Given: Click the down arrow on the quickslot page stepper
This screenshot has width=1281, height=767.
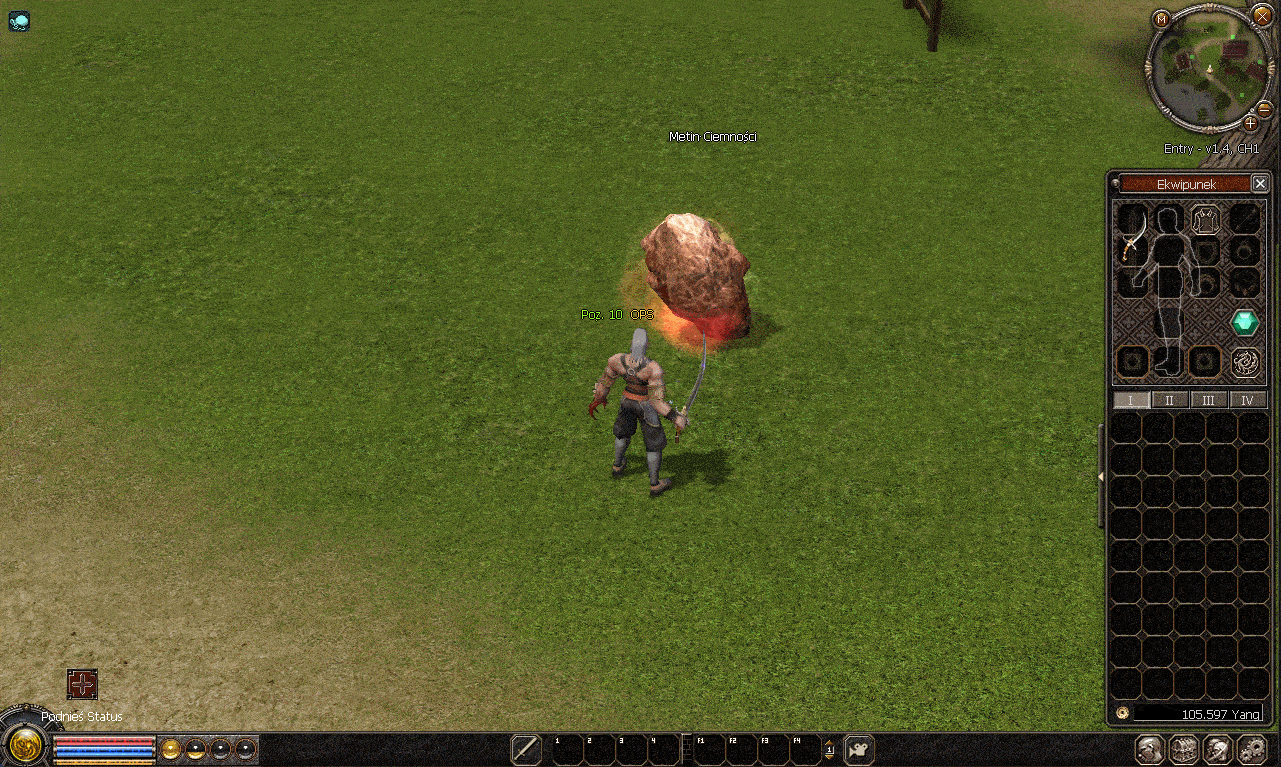Looking at the screenshot, I should click(828, 756).
